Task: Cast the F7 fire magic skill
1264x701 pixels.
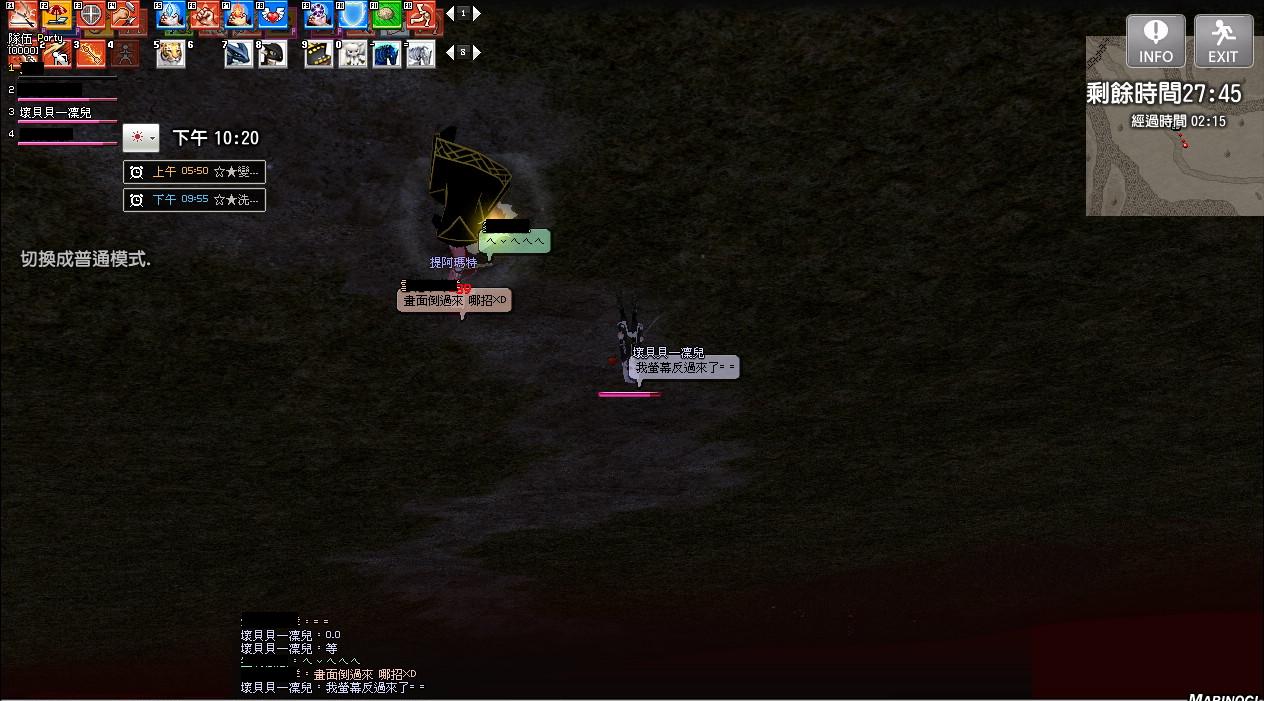Action: (238, 15)
